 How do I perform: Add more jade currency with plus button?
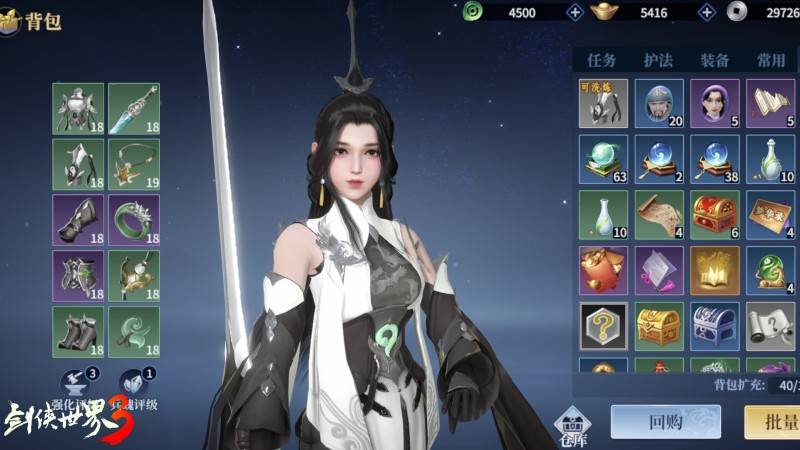pos(575,12)
